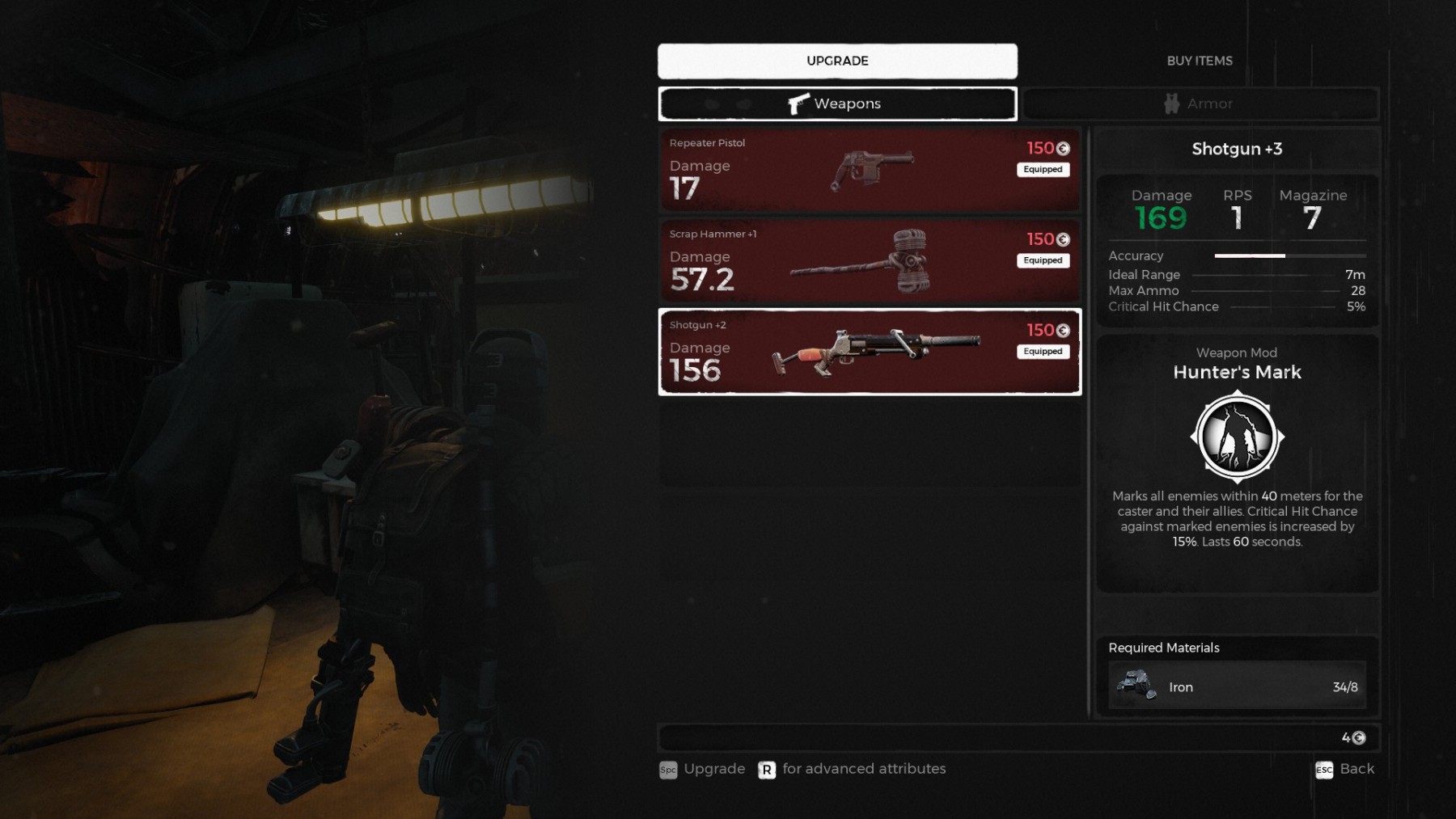Choose the Scrap Hammer +1 entry

(x=870, y=260)
